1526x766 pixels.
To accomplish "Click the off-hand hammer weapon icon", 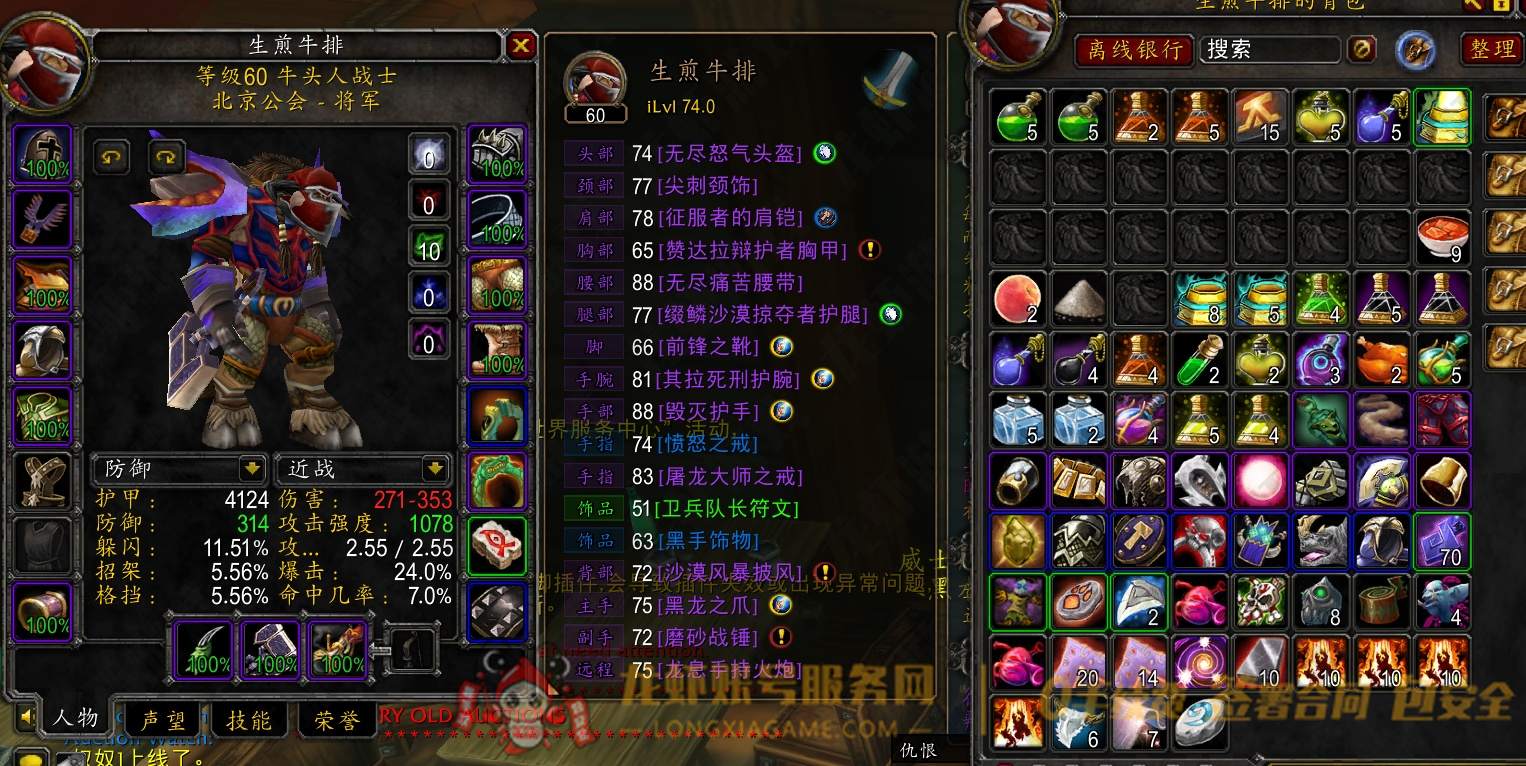I will [x=270, y=650].
